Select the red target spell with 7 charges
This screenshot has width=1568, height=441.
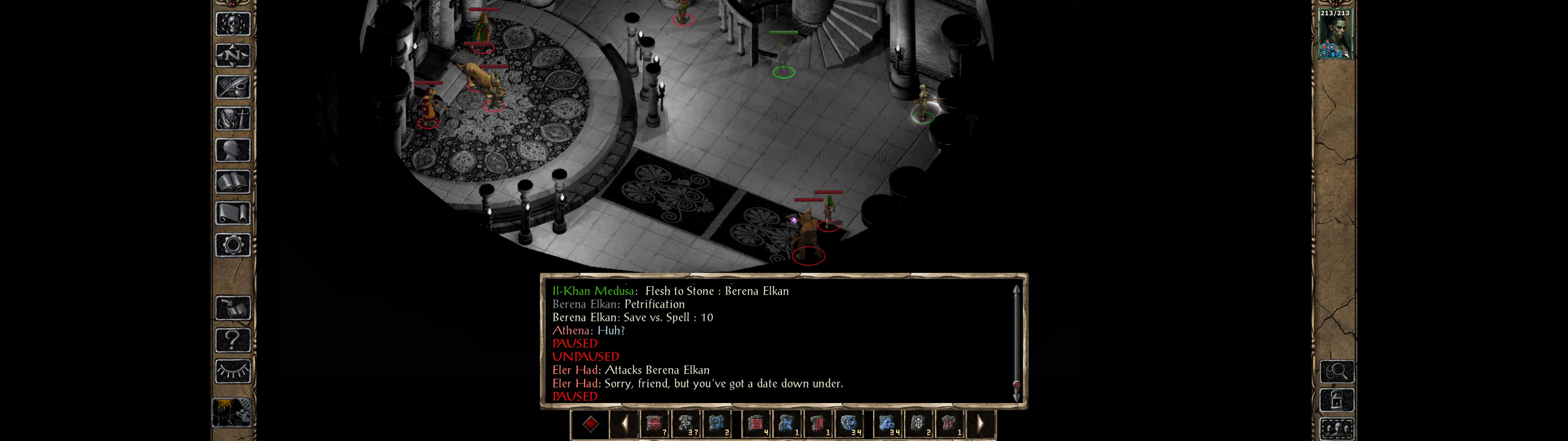pos(654,424)
